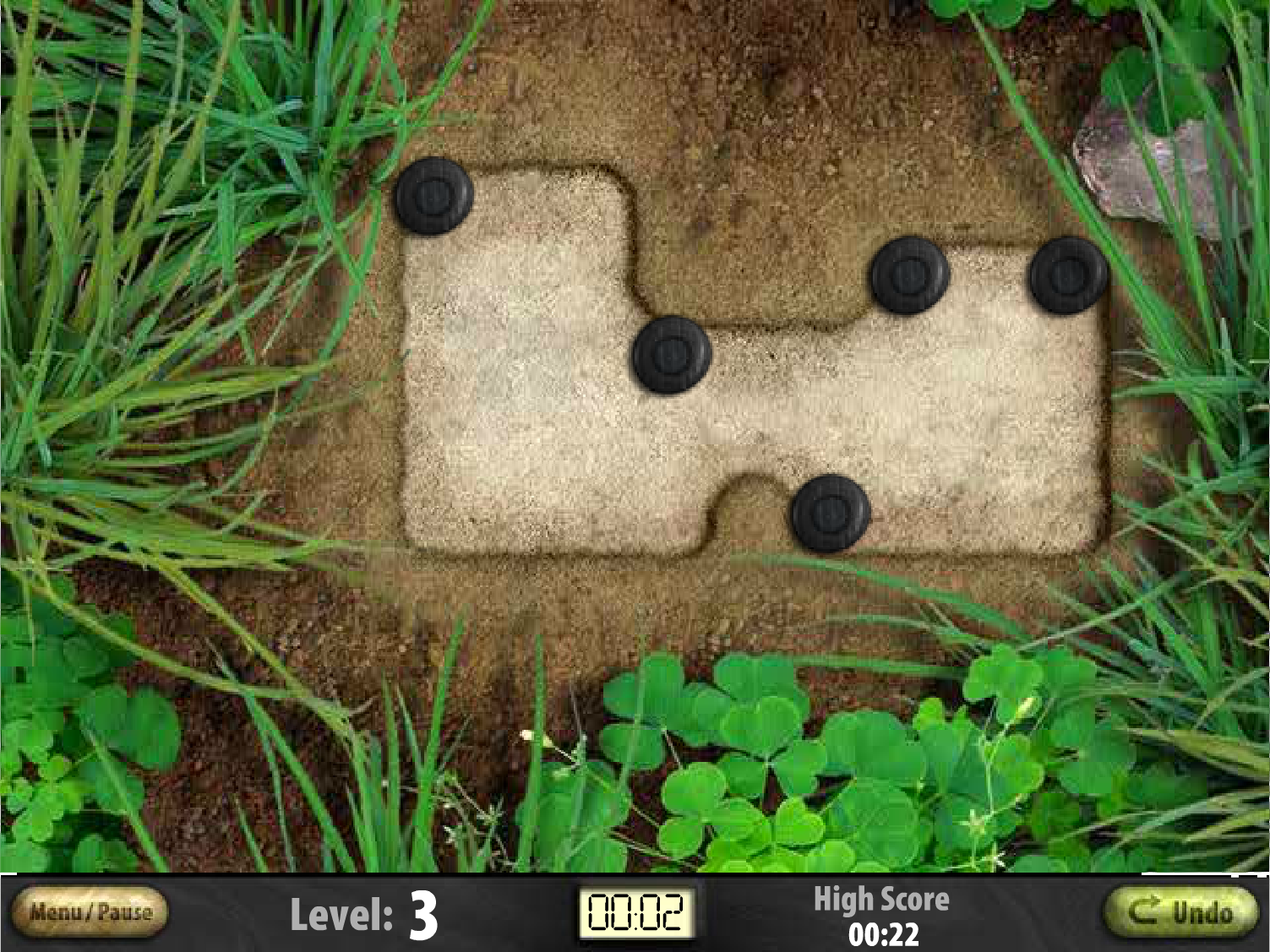Expand the game options from Menu/Pause
Image resolution: width=1270 pixels, height=952 pixels.
tap(90, 911)
